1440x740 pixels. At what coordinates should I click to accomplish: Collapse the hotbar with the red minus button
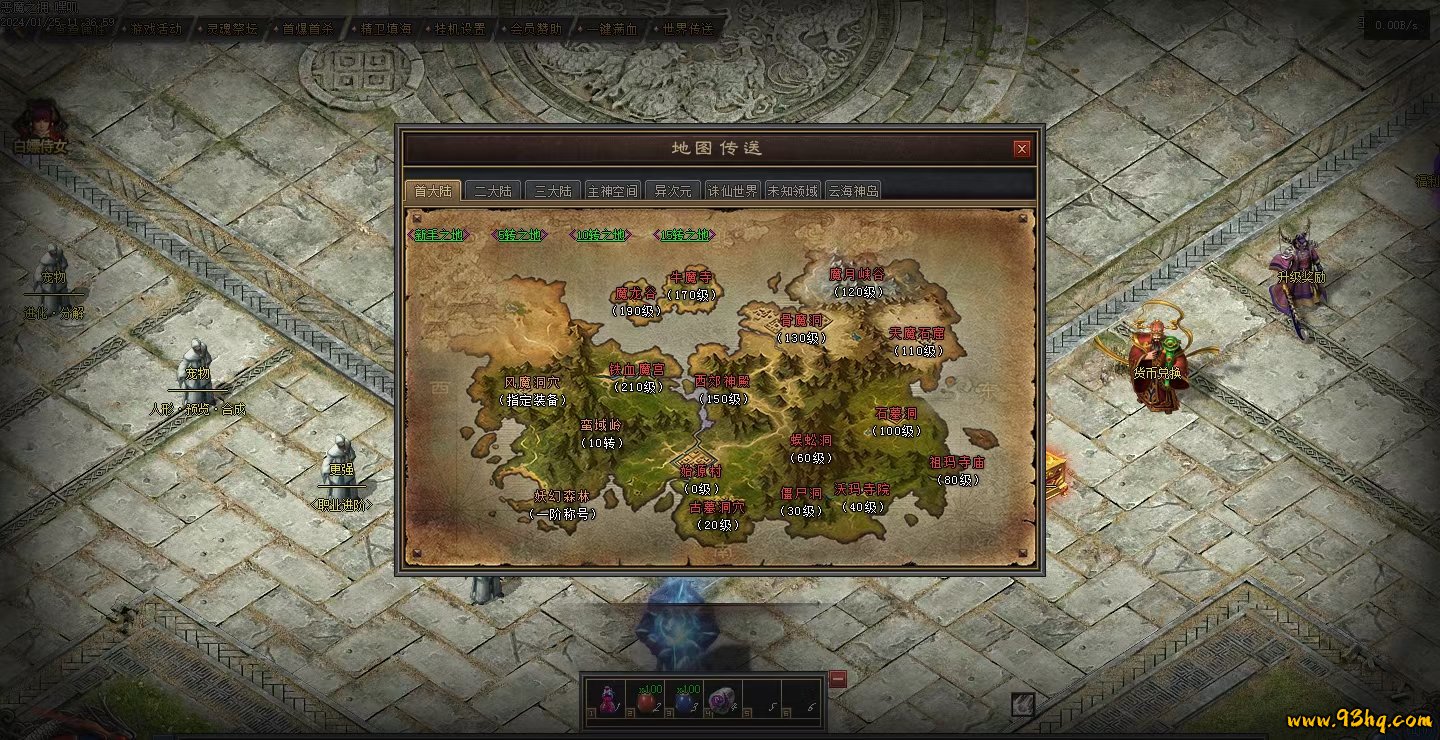838,680
